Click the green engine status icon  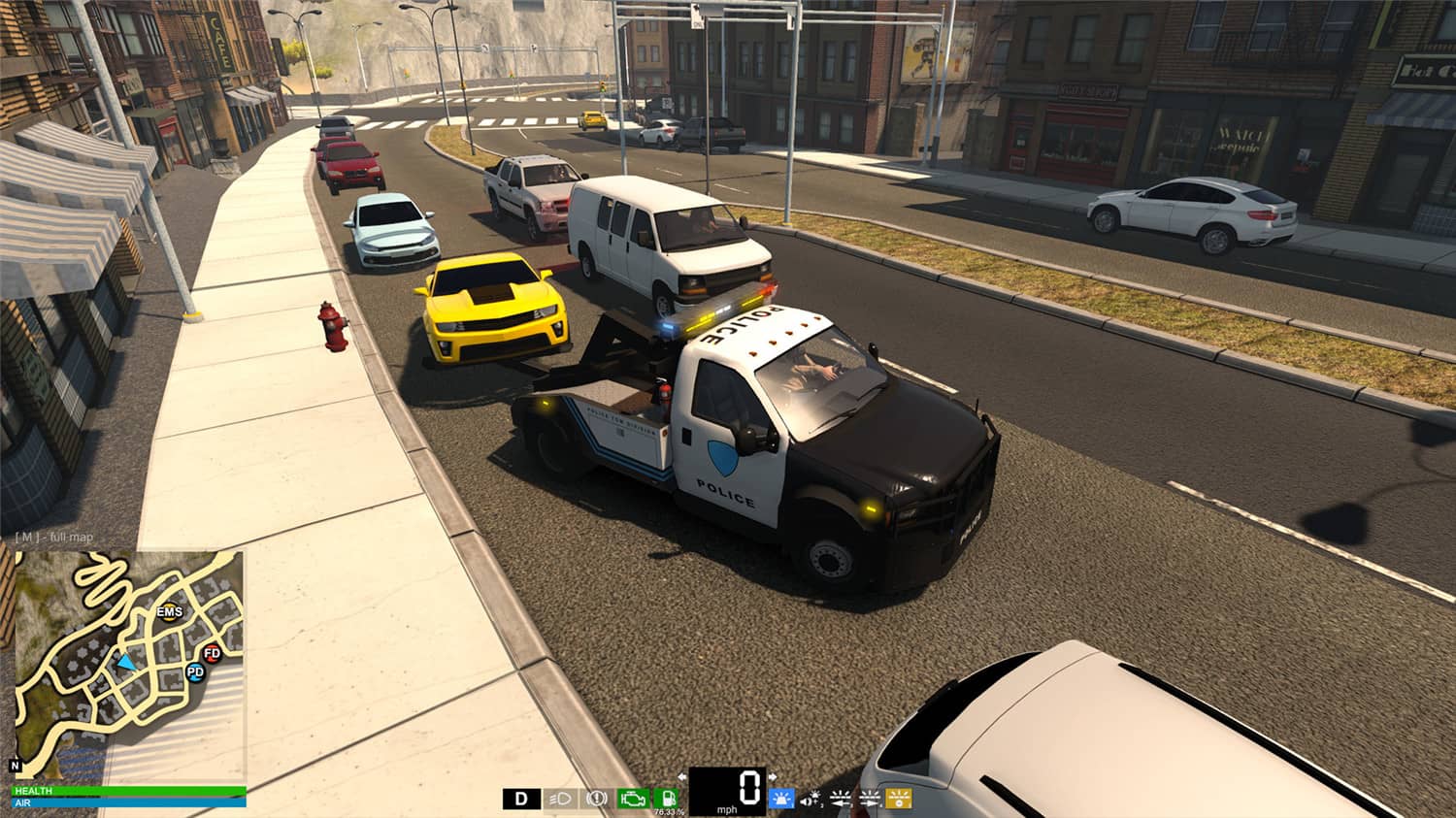pos(635,799)
